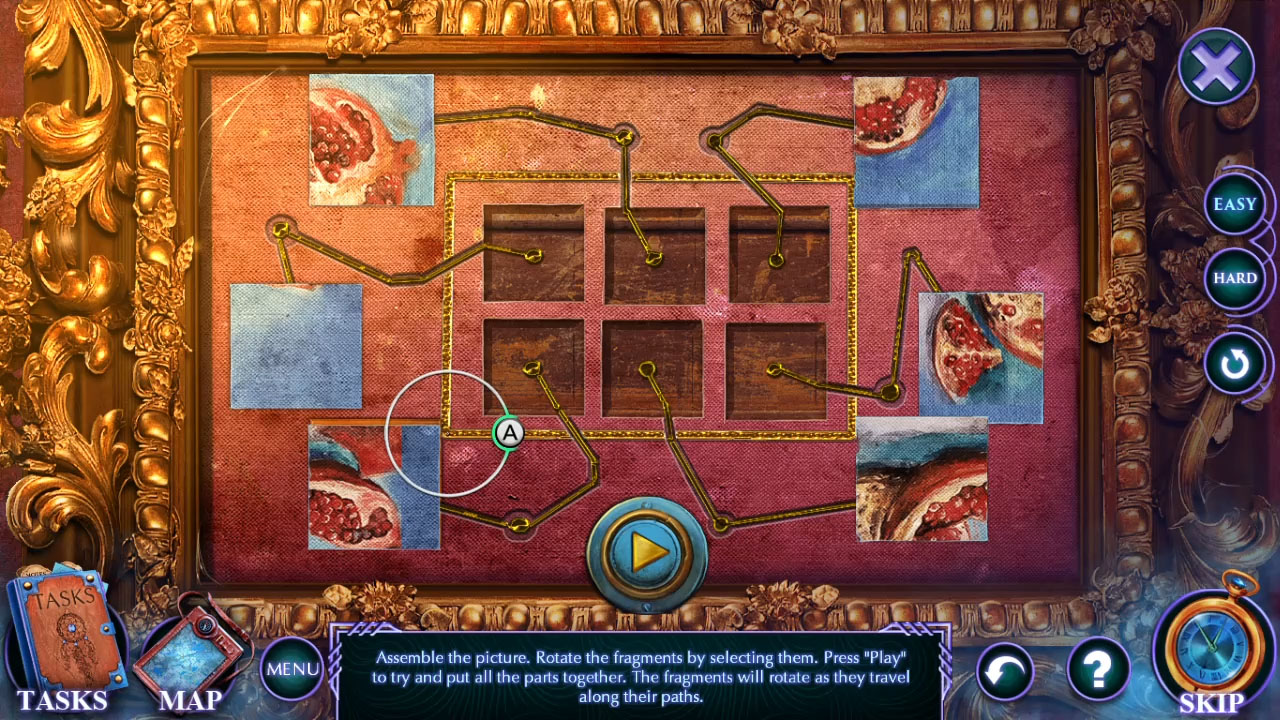The image size is (1280, 720).
Task: Click the Play triangle to assemble fragments
Action: [648, 548]
